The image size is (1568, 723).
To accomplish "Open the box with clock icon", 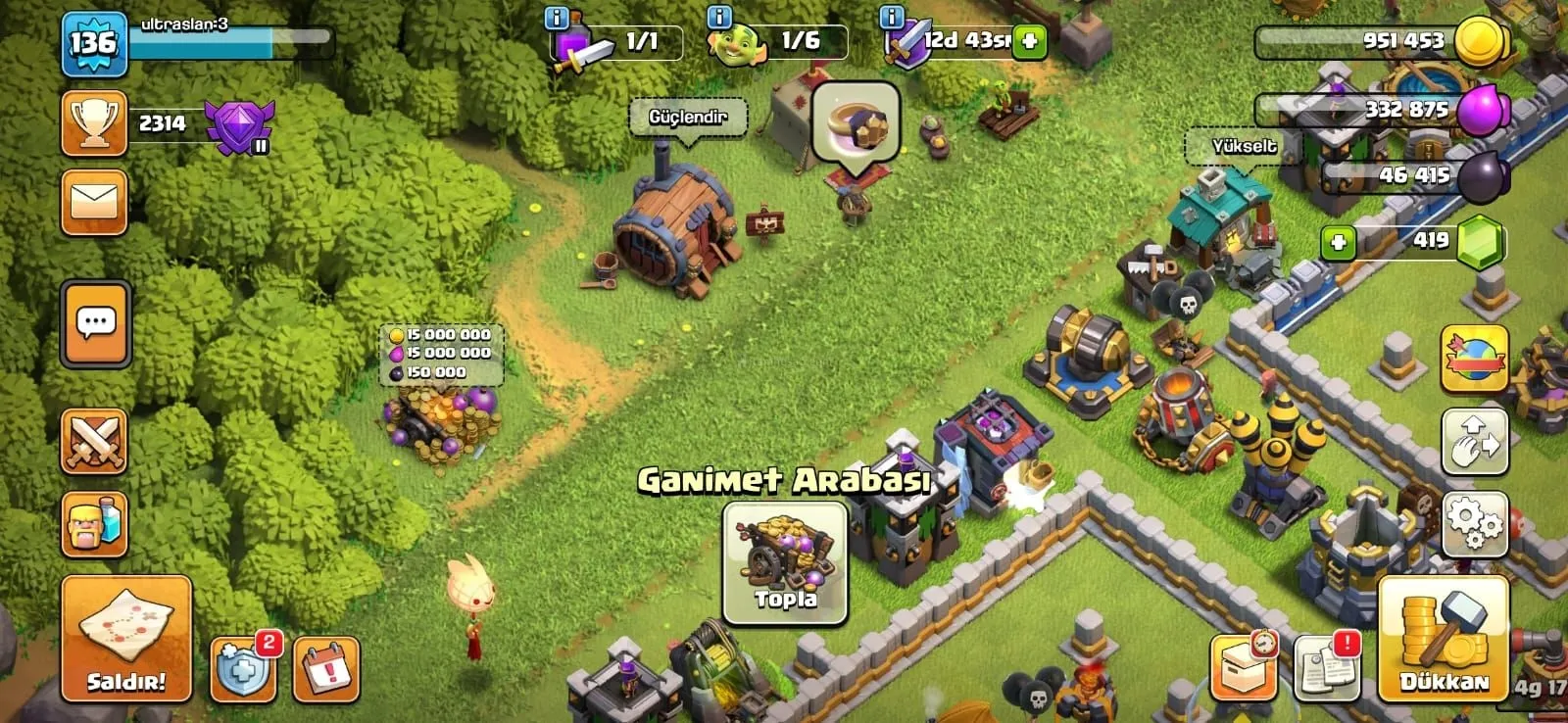I will pyautogui.click(x=1244, y=668).
